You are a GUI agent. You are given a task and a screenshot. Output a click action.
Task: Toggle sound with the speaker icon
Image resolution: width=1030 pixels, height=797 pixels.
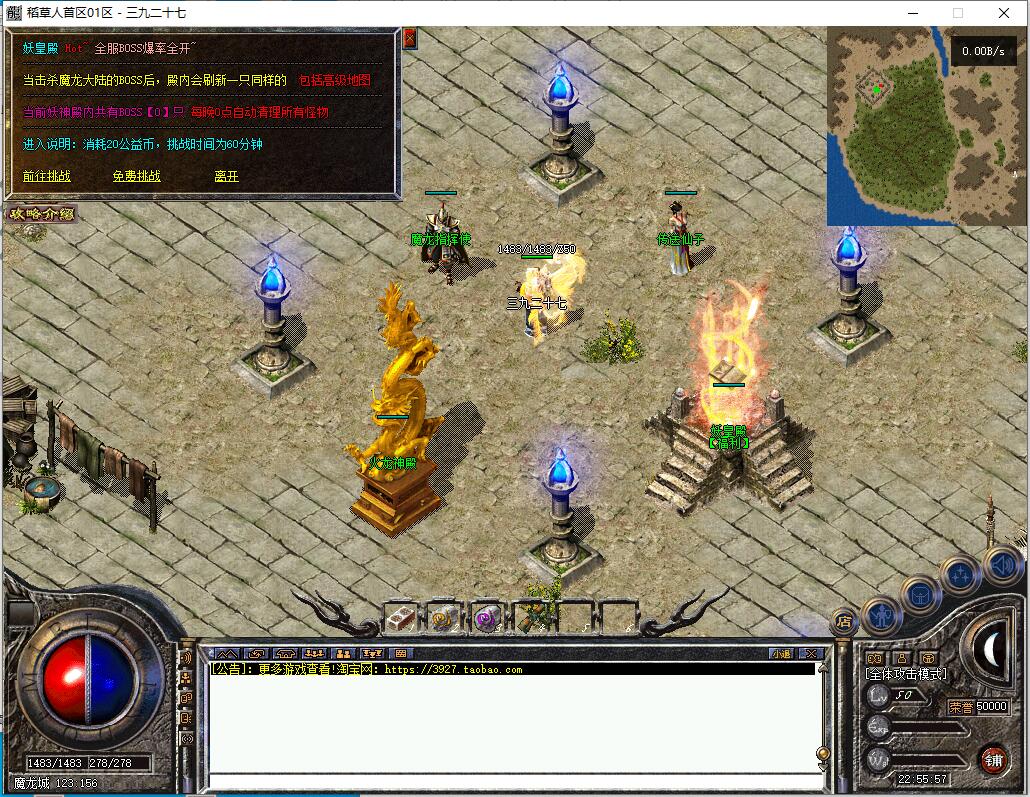(1001, 566)
